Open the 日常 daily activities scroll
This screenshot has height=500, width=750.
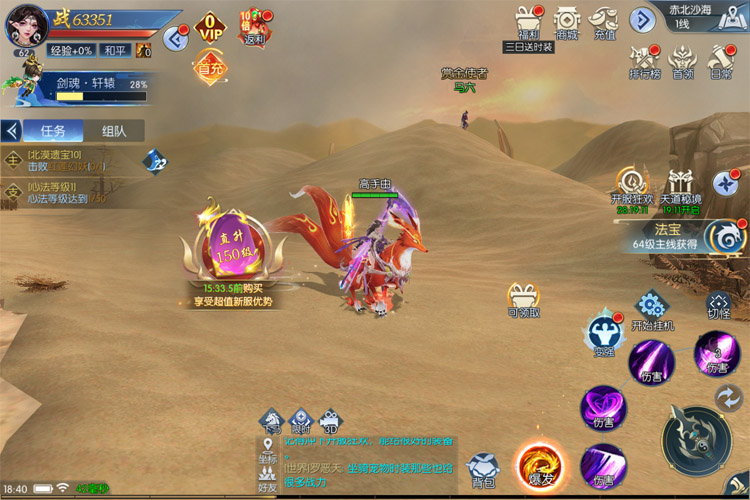(x=720, y=59)
